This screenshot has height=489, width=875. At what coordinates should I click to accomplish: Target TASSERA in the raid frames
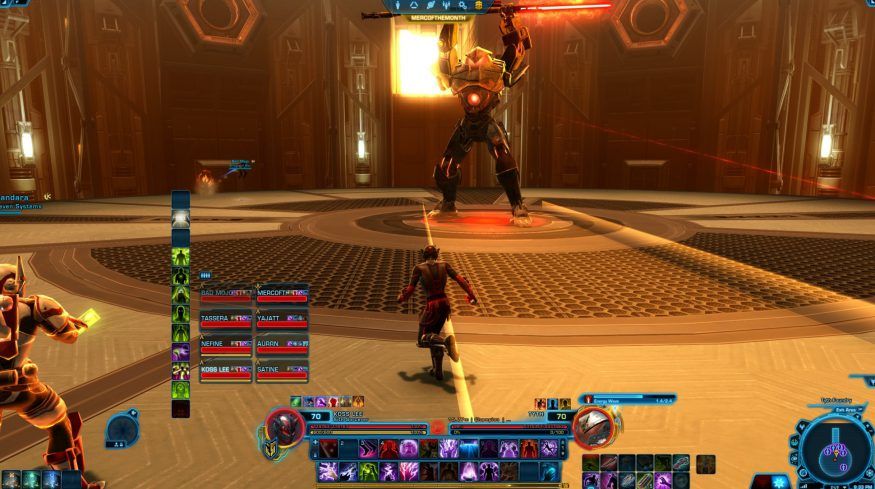(225, 320)
